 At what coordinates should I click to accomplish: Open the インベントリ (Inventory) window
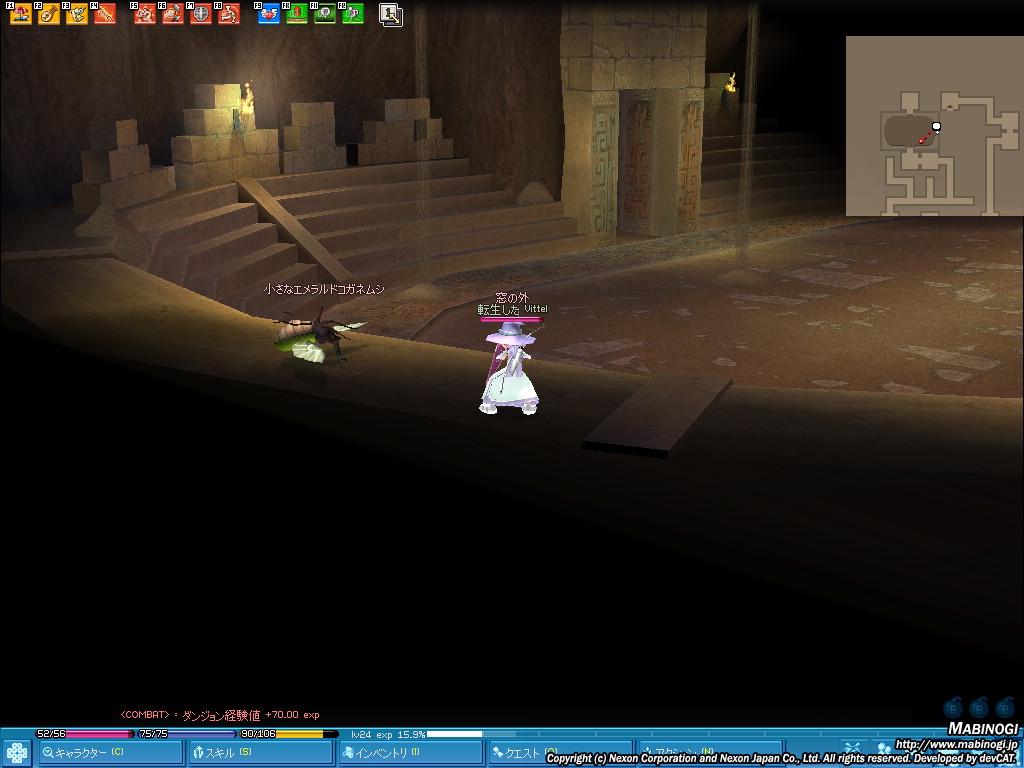tap(410, 752)
